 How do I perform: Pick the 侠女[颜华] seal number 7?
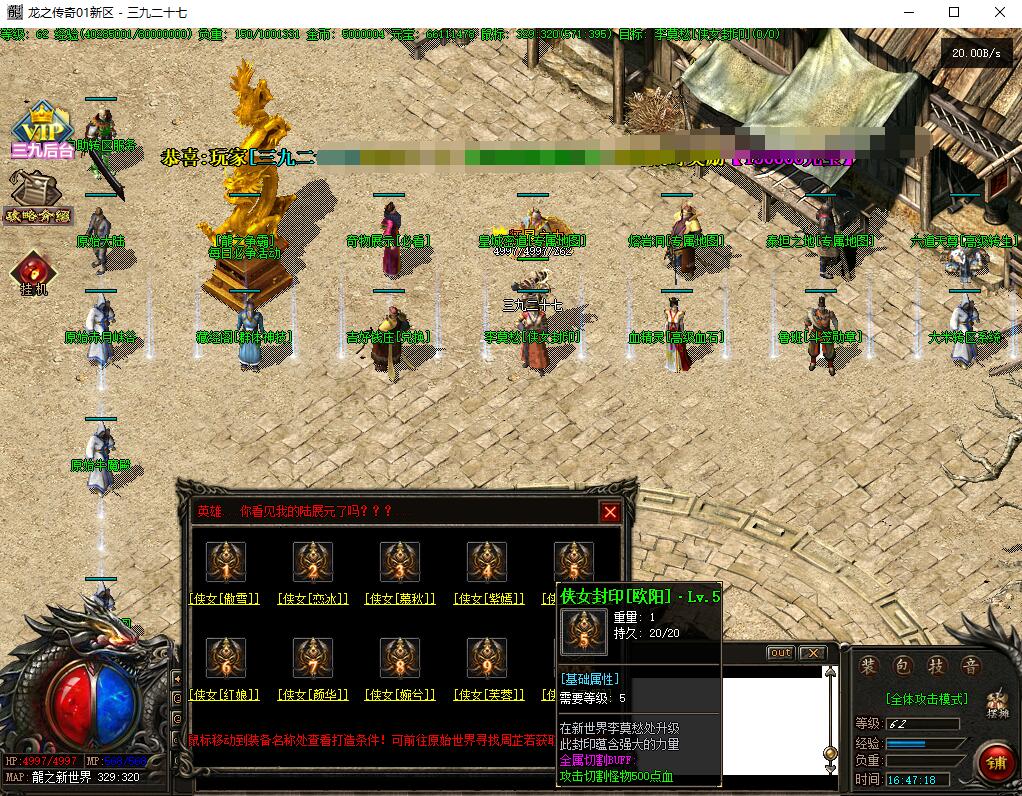313,658
